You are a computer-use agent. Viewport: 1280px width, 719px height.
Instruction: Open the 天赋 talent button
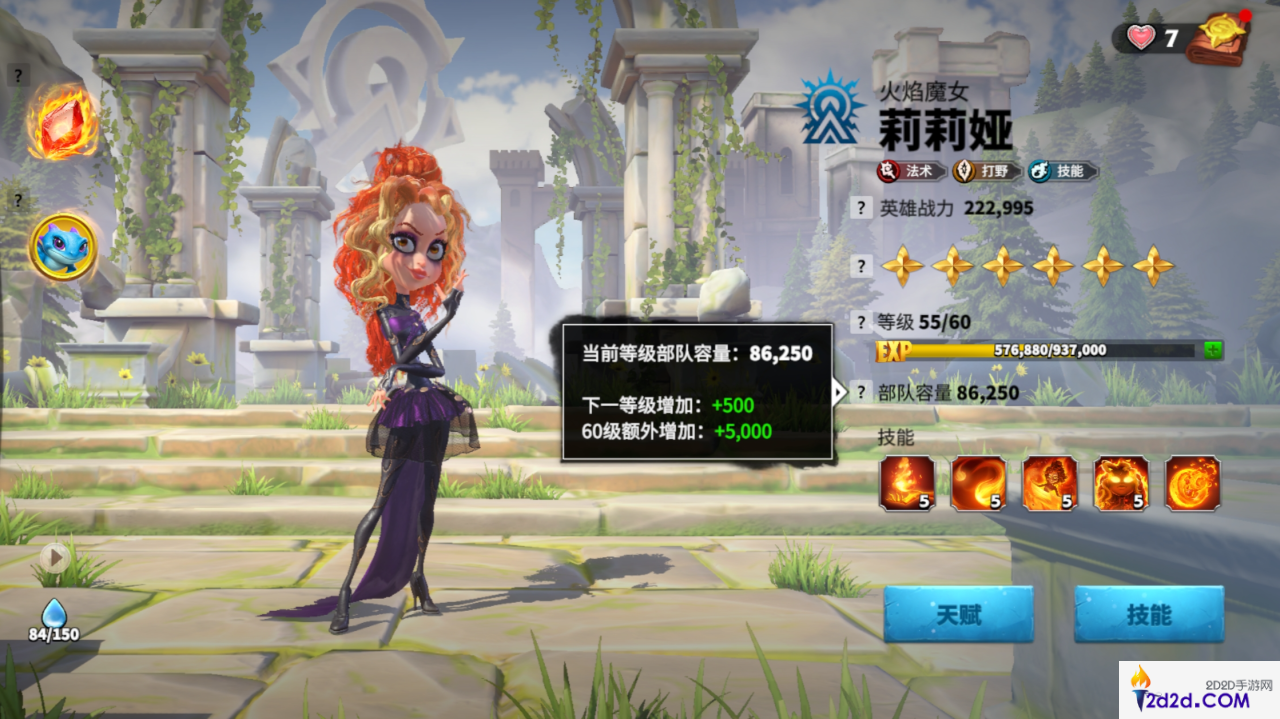pyautogui.click(x=957, y=614)
